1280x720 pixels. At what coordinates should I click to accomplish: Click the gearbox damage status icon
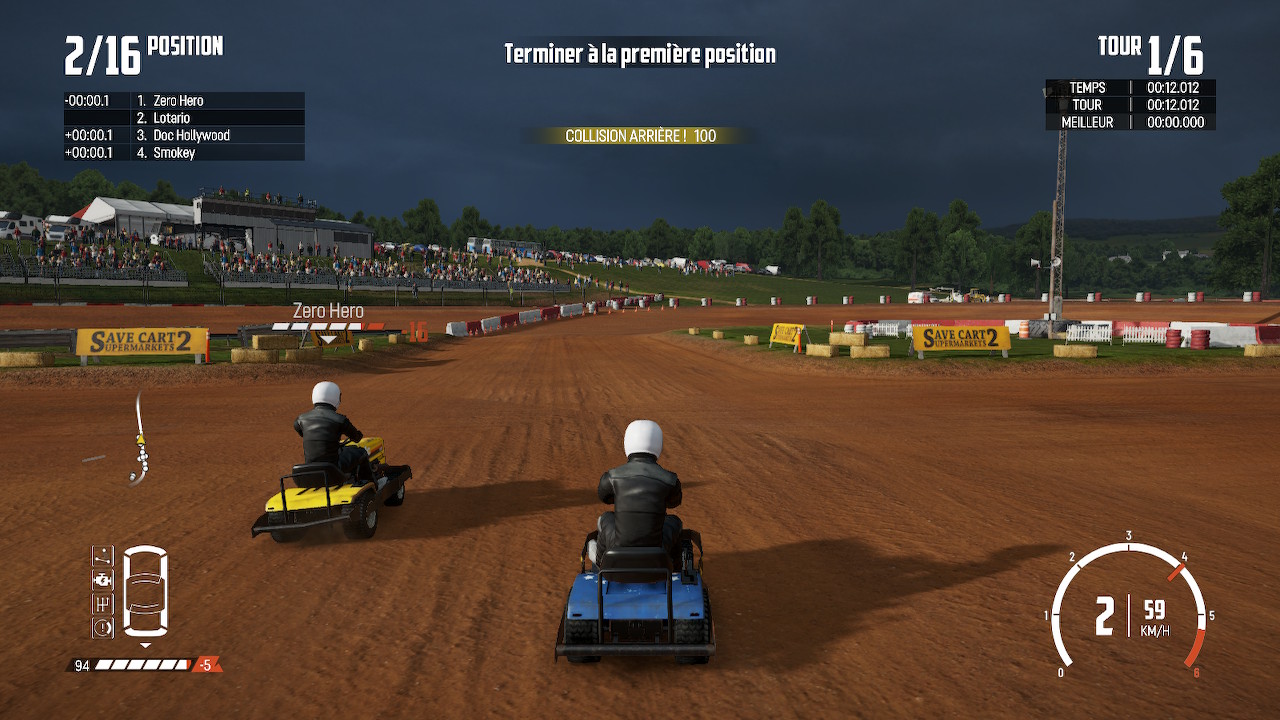(102, 603)
